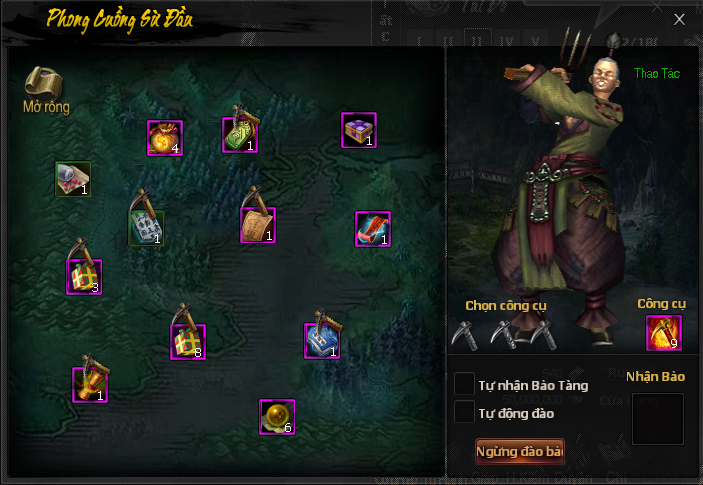Close the Phong Cuồng Sừ Đầu window
703x485 pixels.
(x=679, y=19)
